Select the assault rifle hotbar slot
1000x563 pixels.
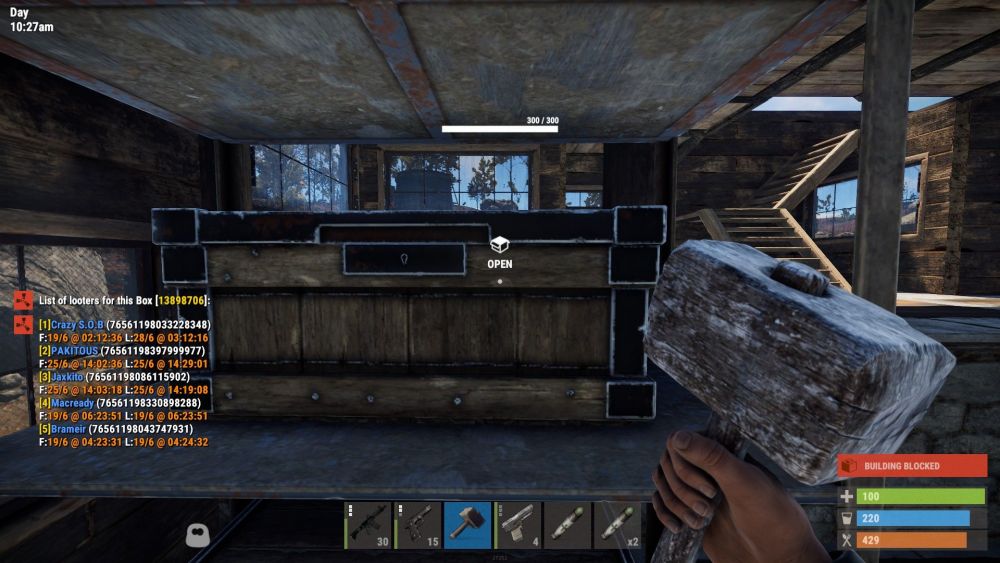[x=368, y=525]
